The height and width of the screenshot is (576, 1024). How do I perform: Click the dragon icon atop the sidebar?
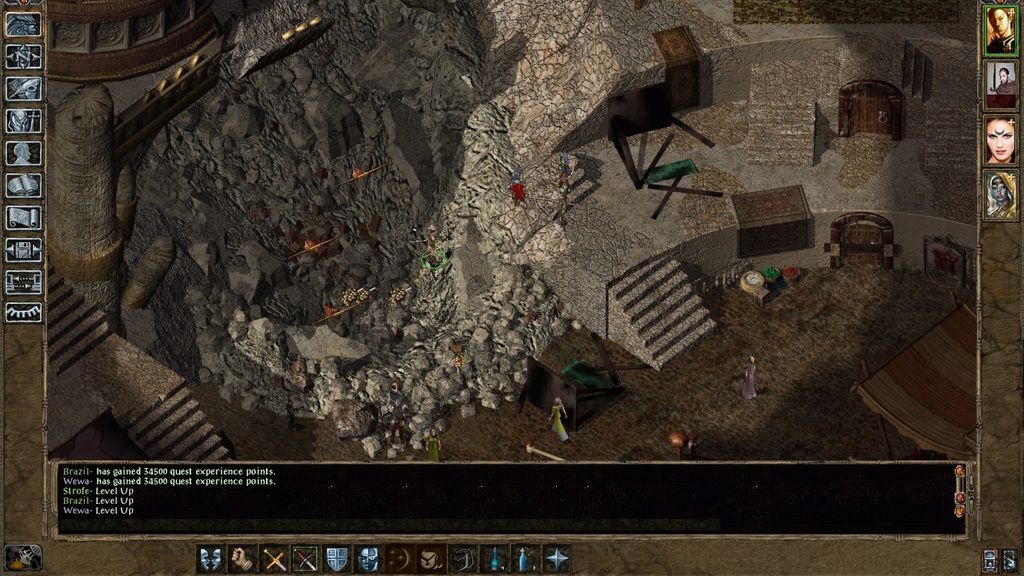click(x=23, y=25)
